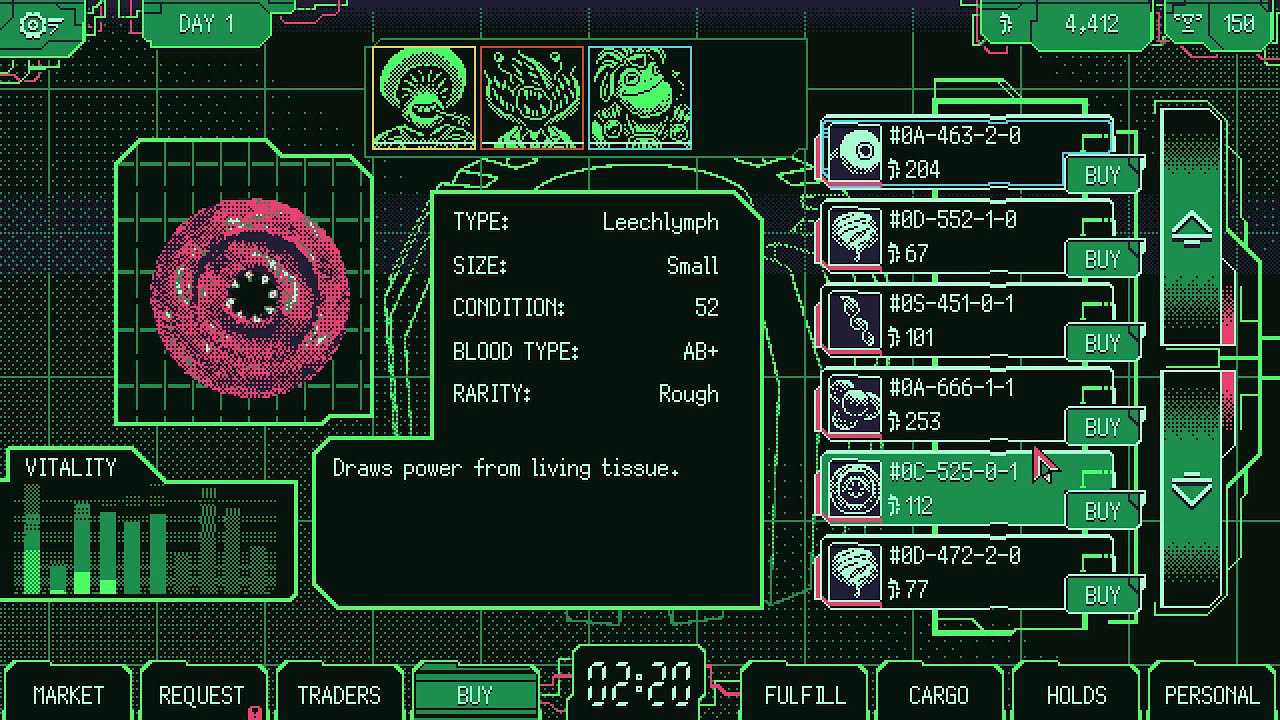Viewport: 1280px width, 720px height.
Task: Buy organ #0C-525-0-1 for 112
Action: coord(1102,511)
